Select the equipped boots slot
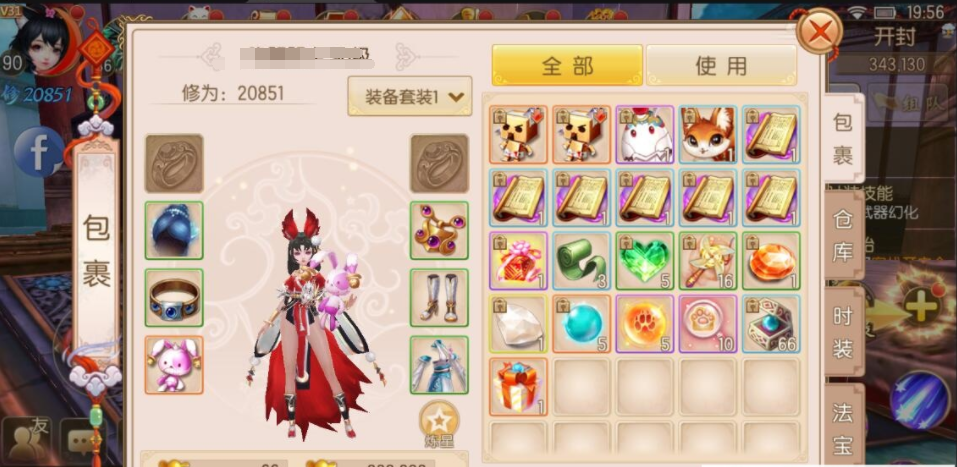This screenshot has height=467, width=957. 439,298
